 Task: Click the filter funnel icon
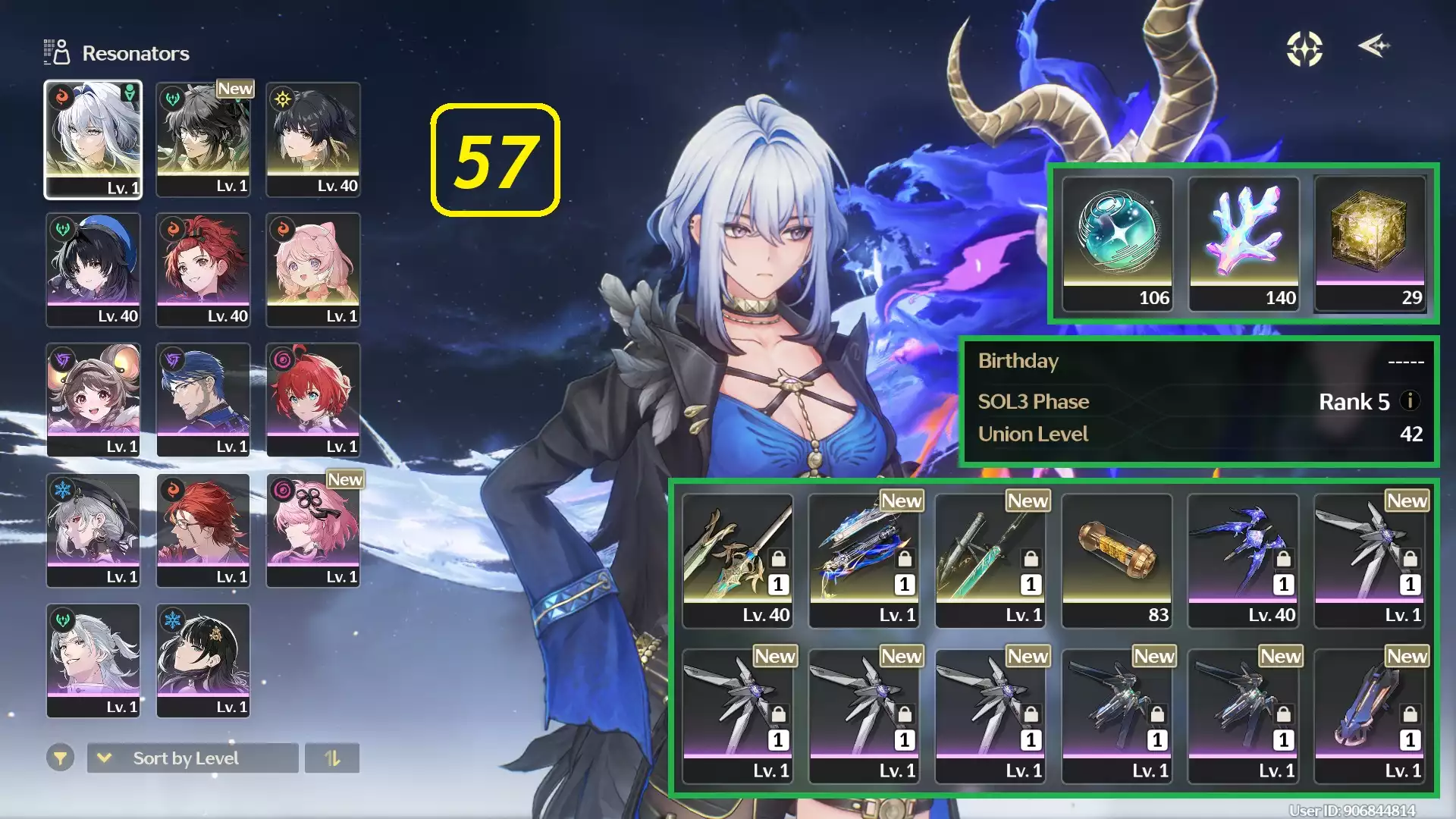61,758
